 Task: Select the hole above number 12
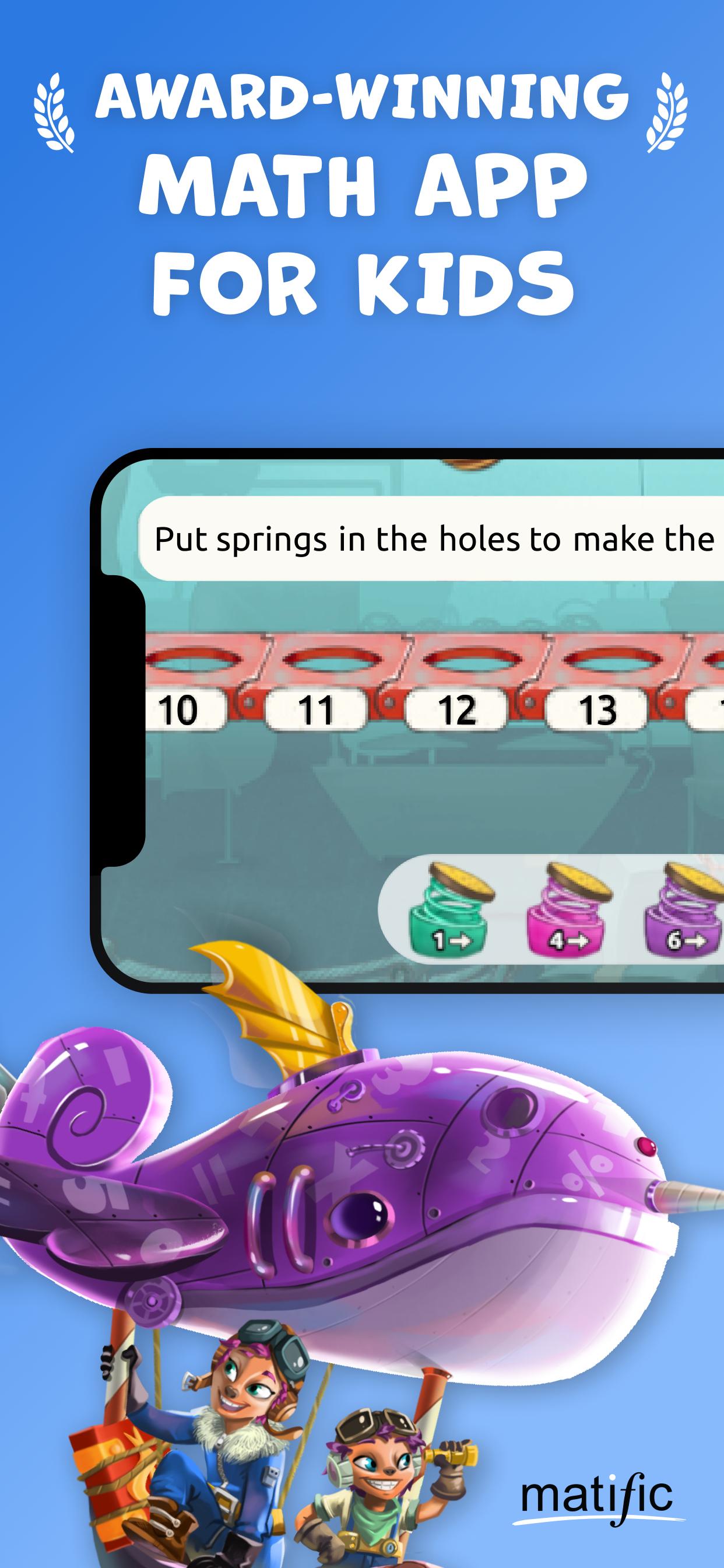click(x=473, y=660)
